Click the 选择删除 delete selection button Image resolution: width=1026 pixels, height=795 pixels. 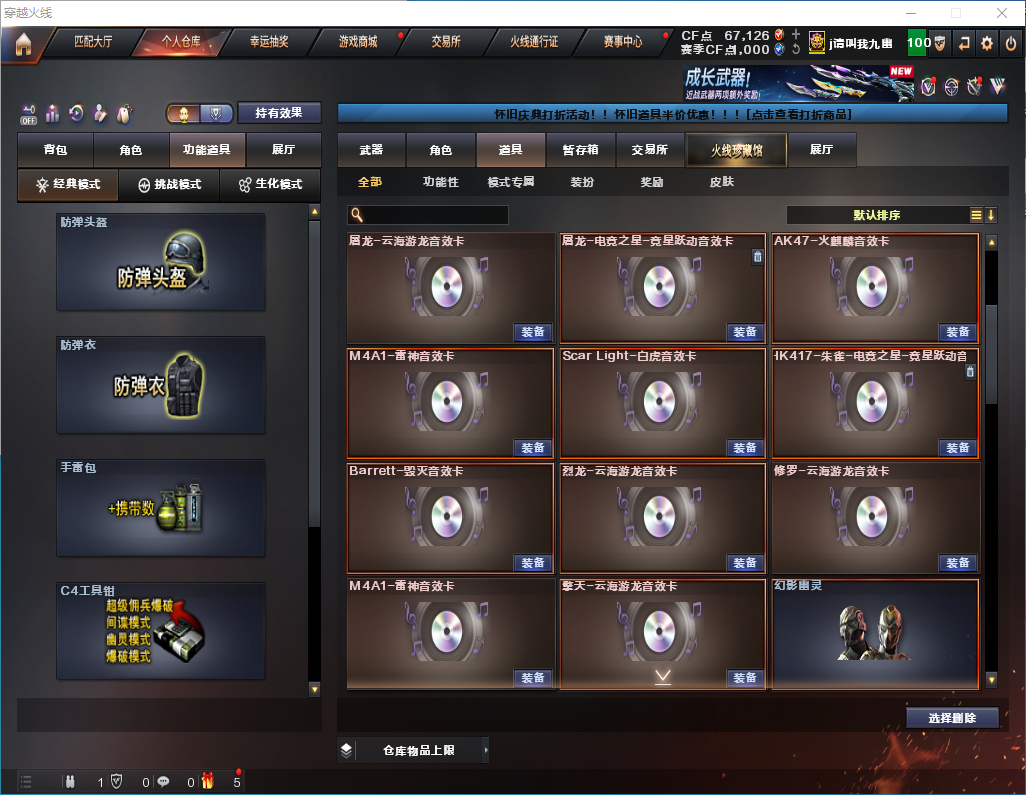952,718
